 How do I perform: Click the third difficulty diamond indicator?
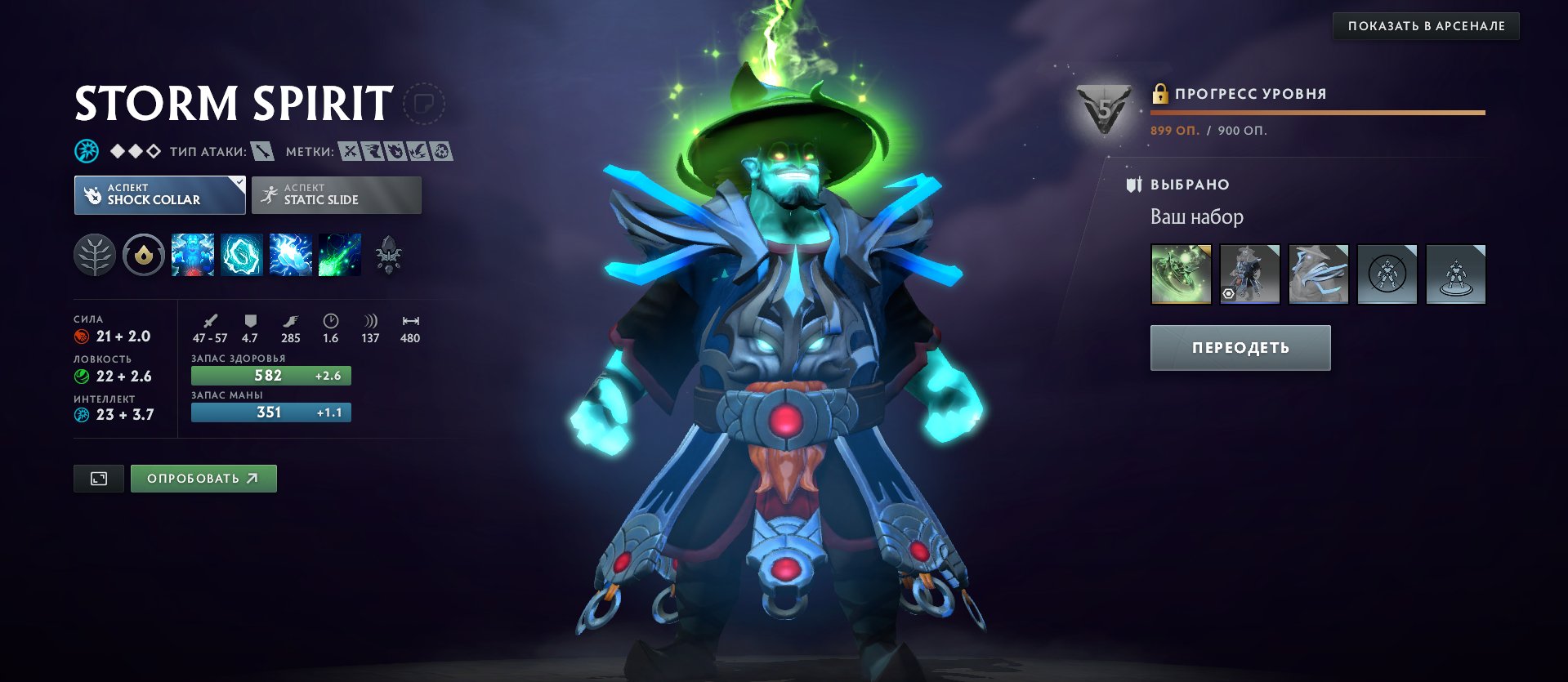tap(156, 150)
